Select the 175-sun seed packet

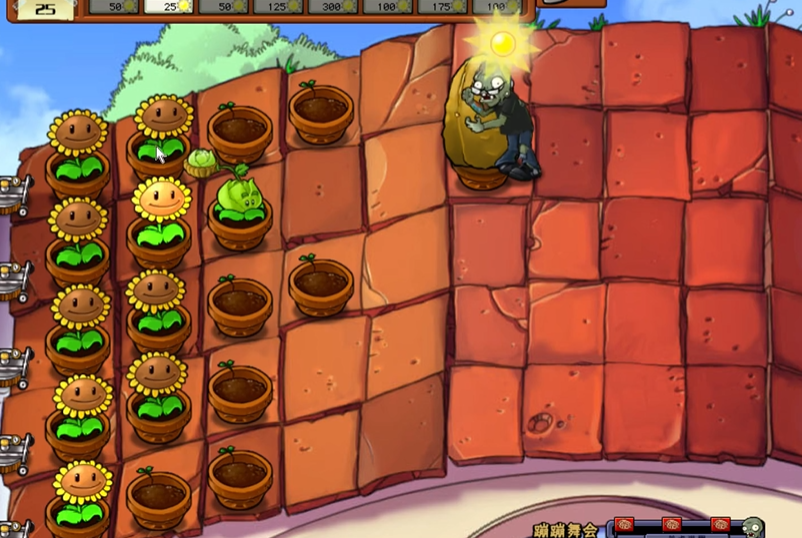442,6
